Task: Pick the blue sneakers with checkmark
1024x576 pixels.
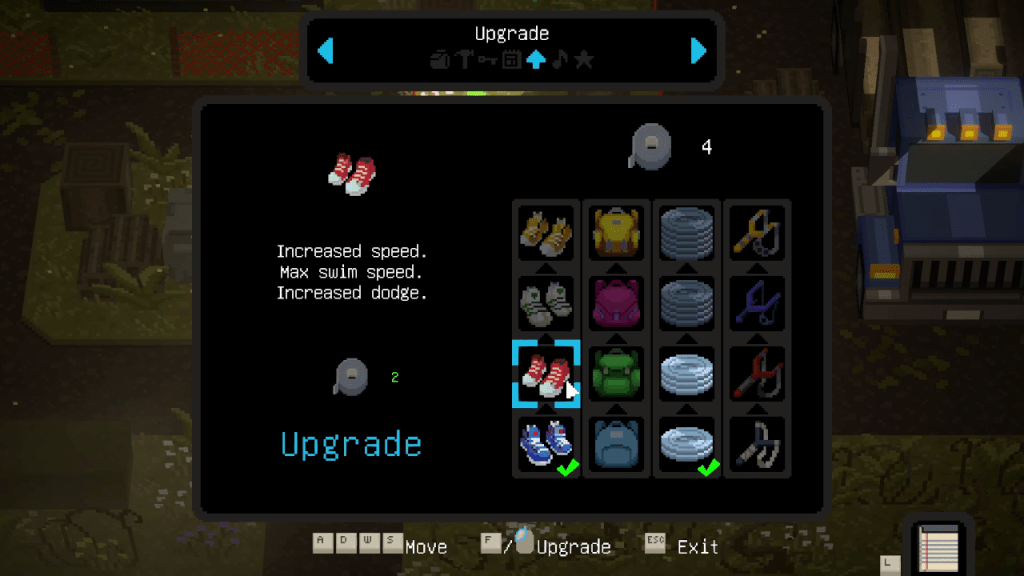Action: (546, 444)
